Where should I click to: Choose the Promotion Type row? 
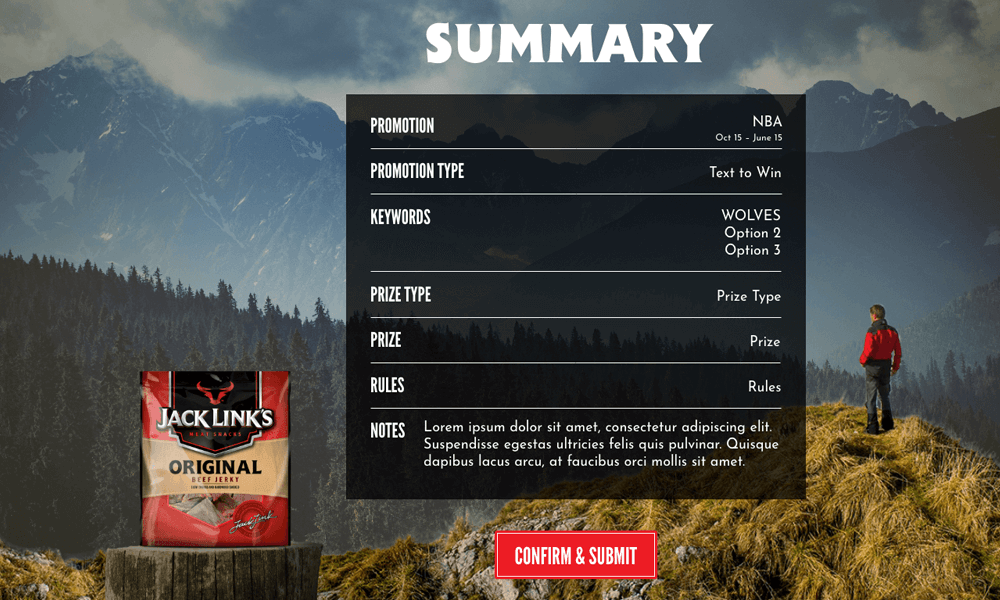click(575, 172)
